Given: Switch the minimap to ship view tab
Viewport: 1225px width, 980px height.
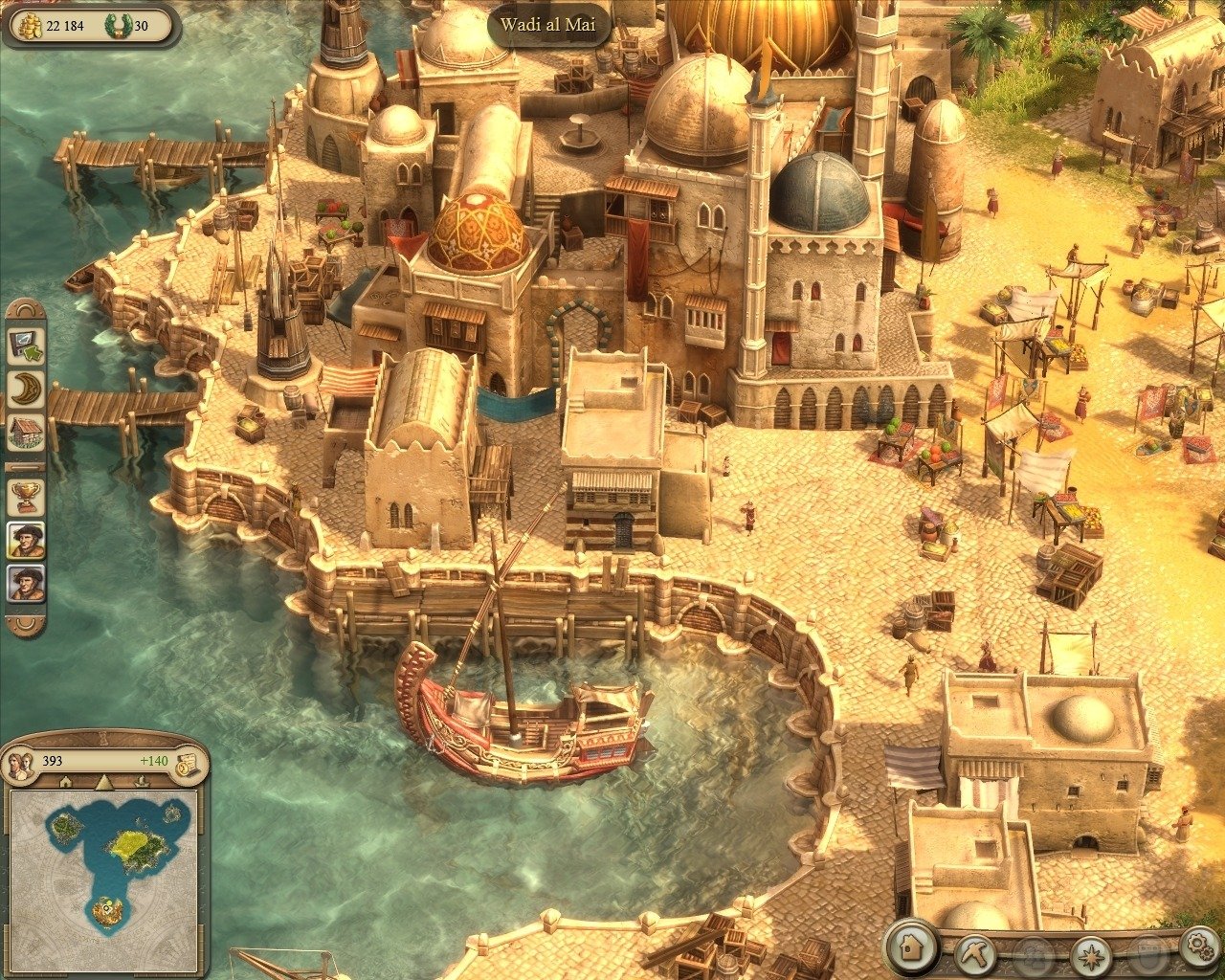Looking at the screenshot, I should coord(142,782).
